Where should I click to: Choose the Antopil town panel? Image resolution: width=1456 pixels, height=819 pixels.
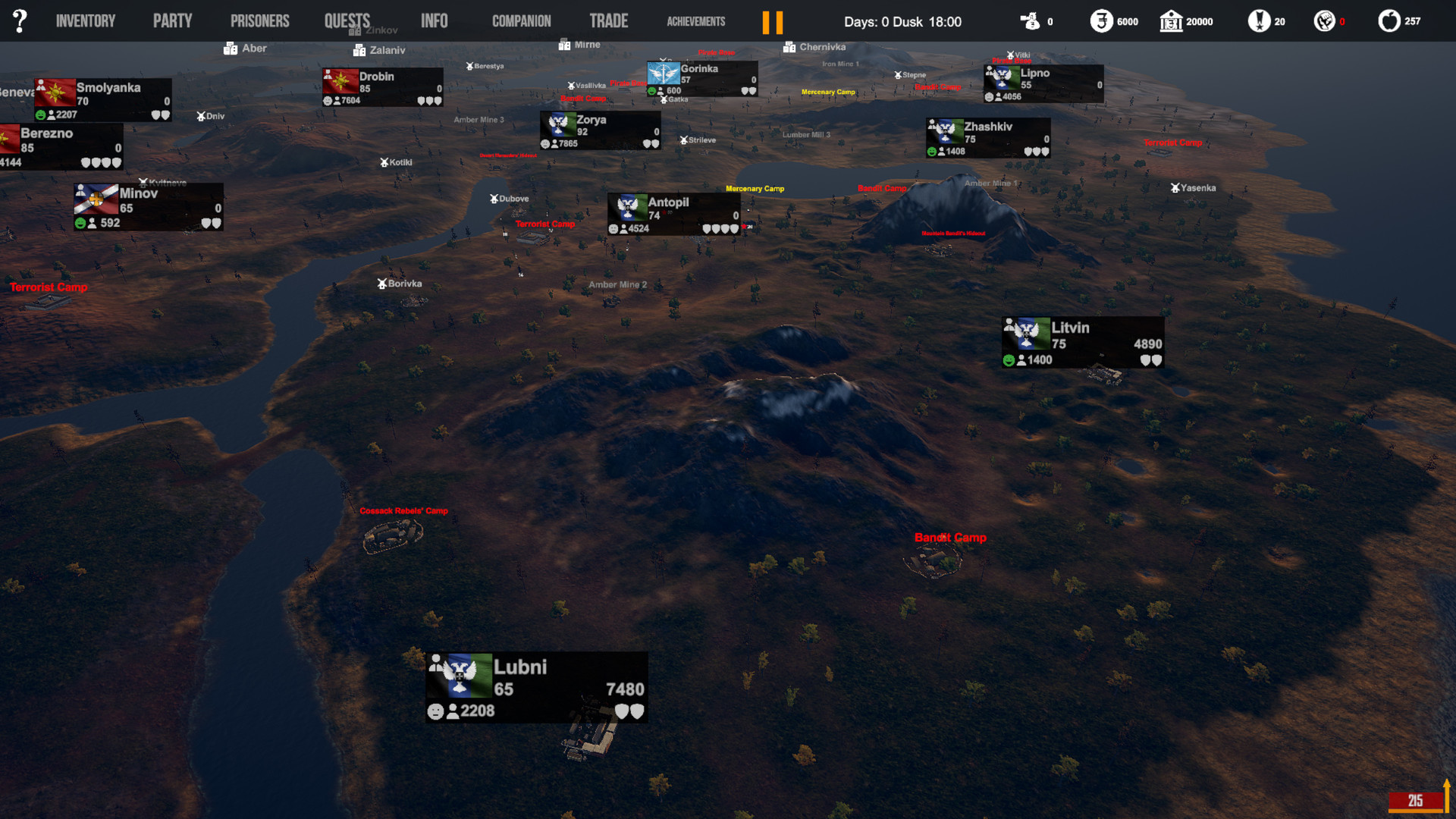point(673,214)
